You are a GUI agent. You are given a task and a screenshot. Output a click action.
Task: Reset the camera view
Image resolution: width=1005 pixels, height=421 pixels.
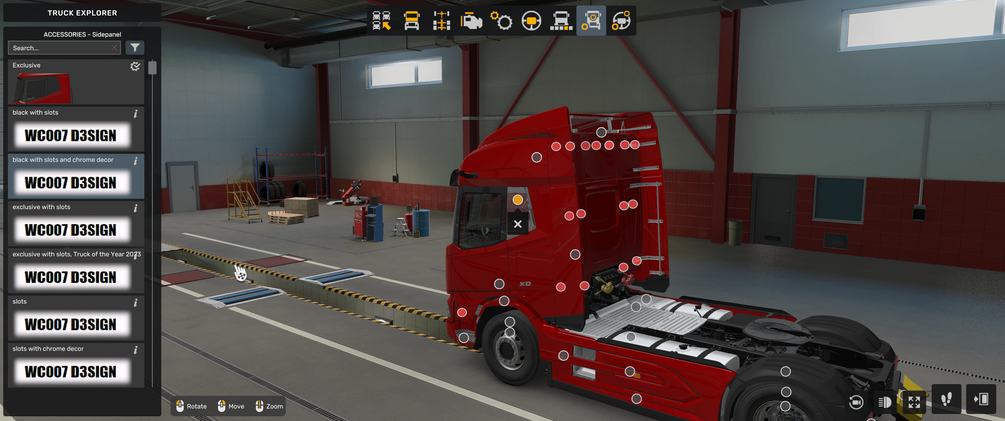(x=856, y=401)
